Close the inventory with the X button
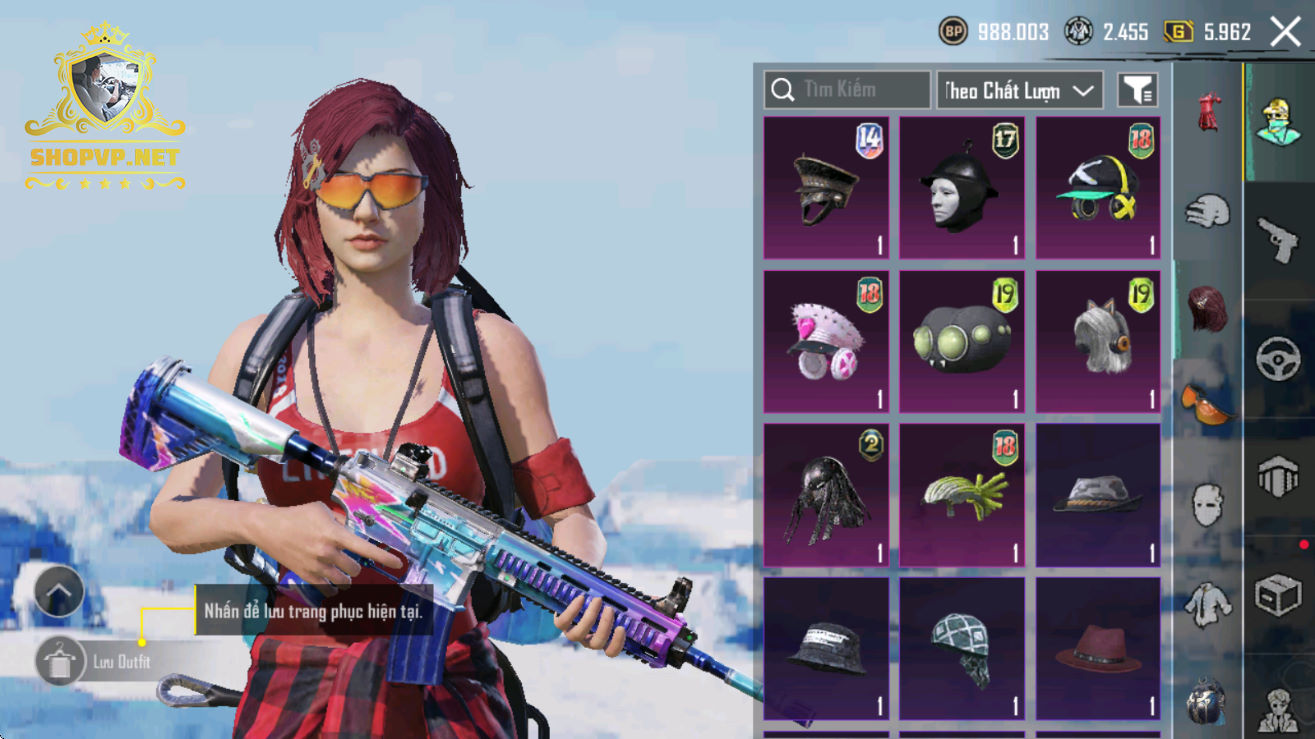This screenshot has height=739, width=1315. tap(1285, 32)
